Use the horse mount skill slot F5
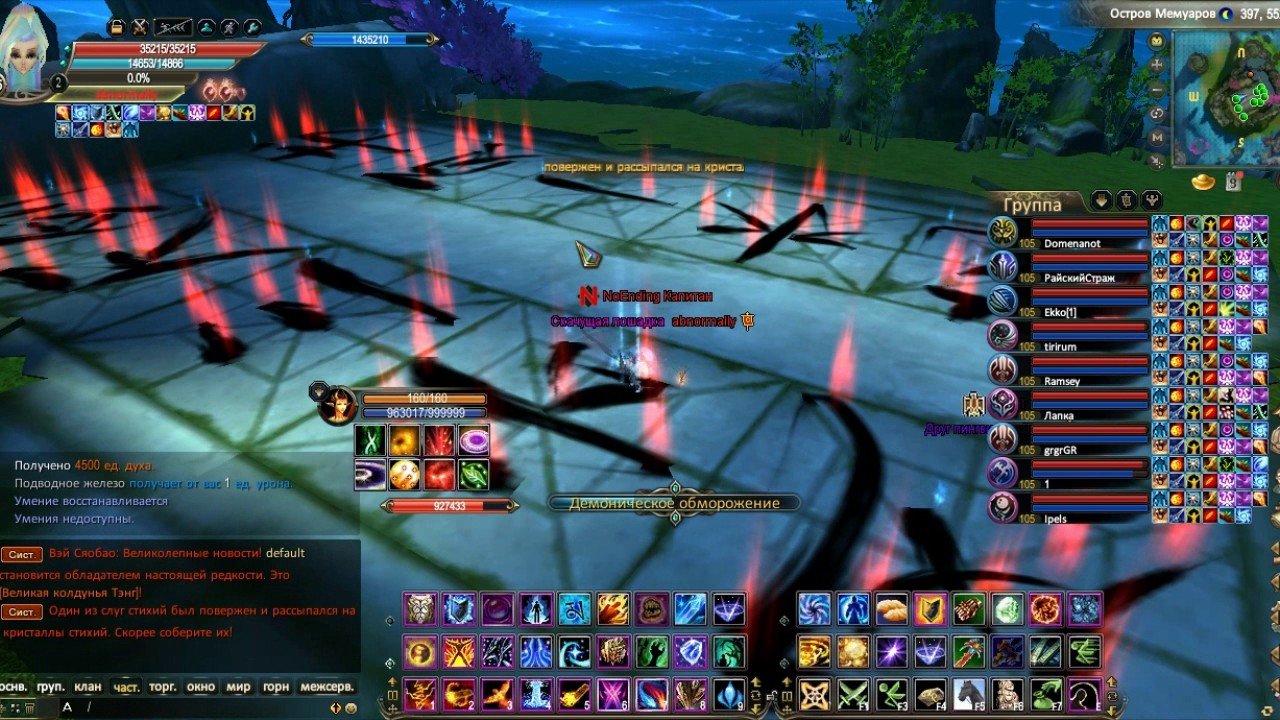The width and height of the screenshot is (1280, 720). coord(967,692)
